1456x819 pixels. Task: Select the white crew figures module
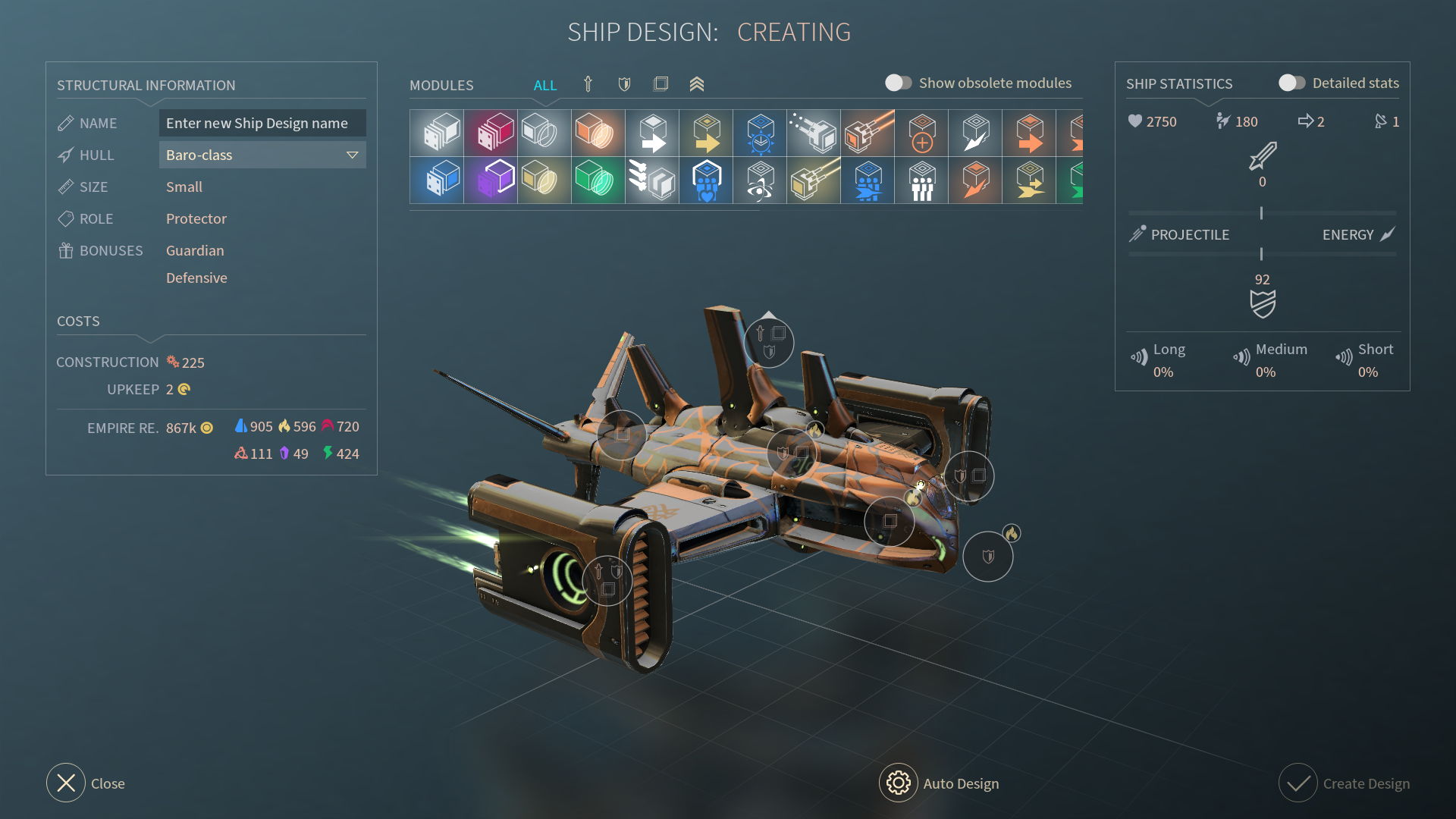click(921, 180)
